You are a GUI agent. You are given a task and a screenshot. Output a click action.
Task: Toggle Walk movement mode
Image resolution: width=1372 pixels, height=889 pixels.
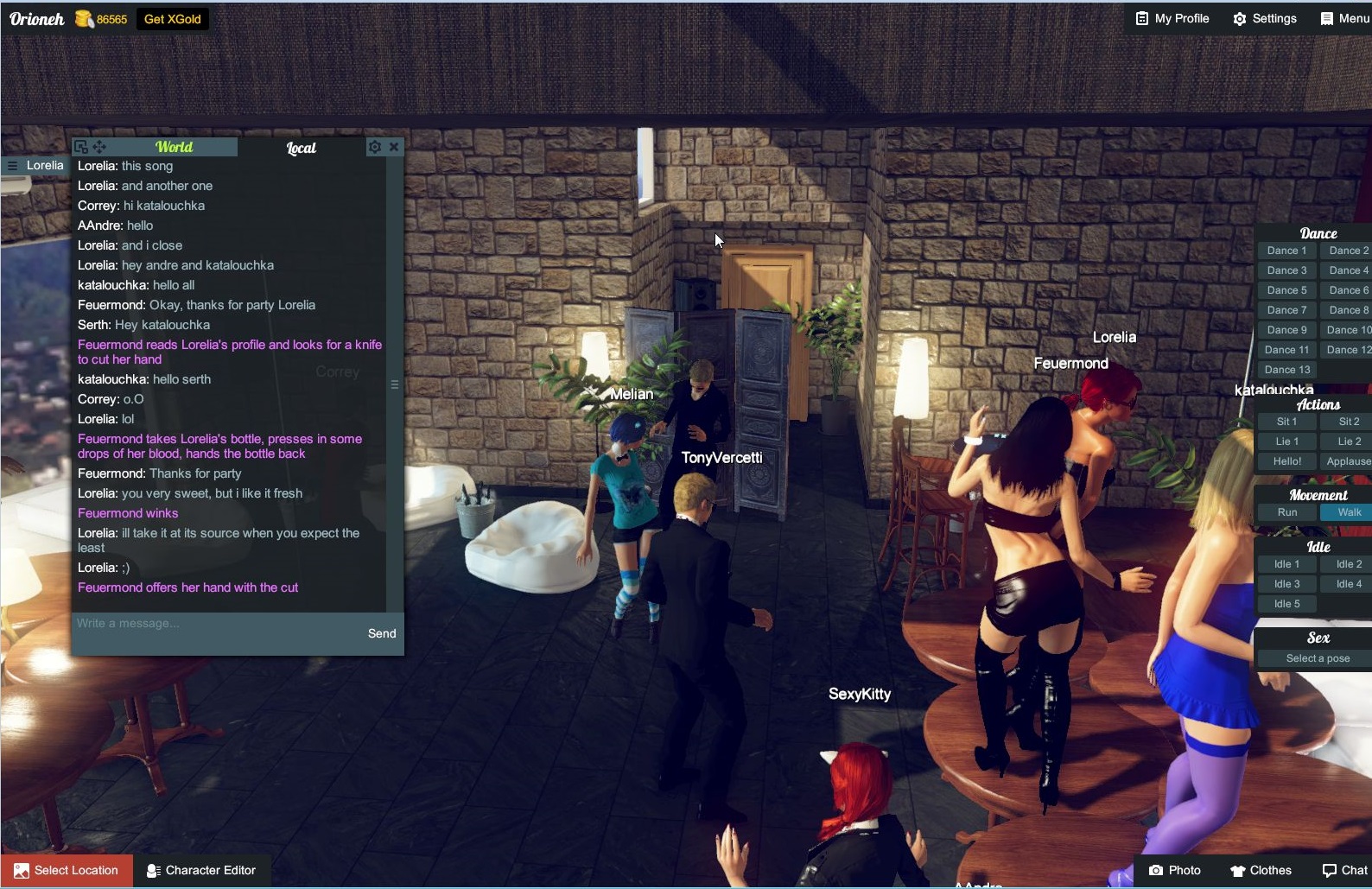point(1347,511)
